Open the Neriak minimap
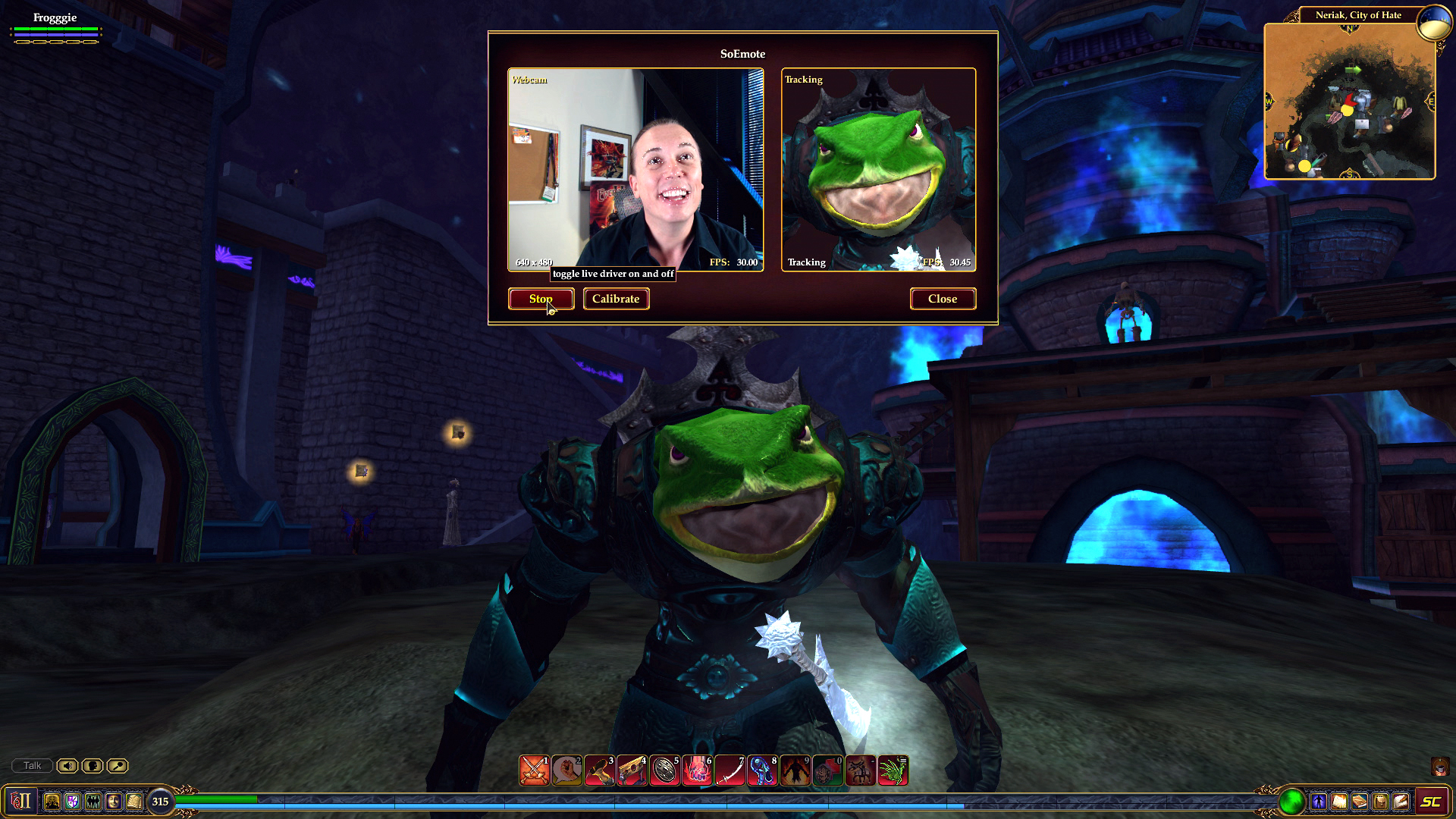The image size is (1456, 819). (x=1350, y=102)
